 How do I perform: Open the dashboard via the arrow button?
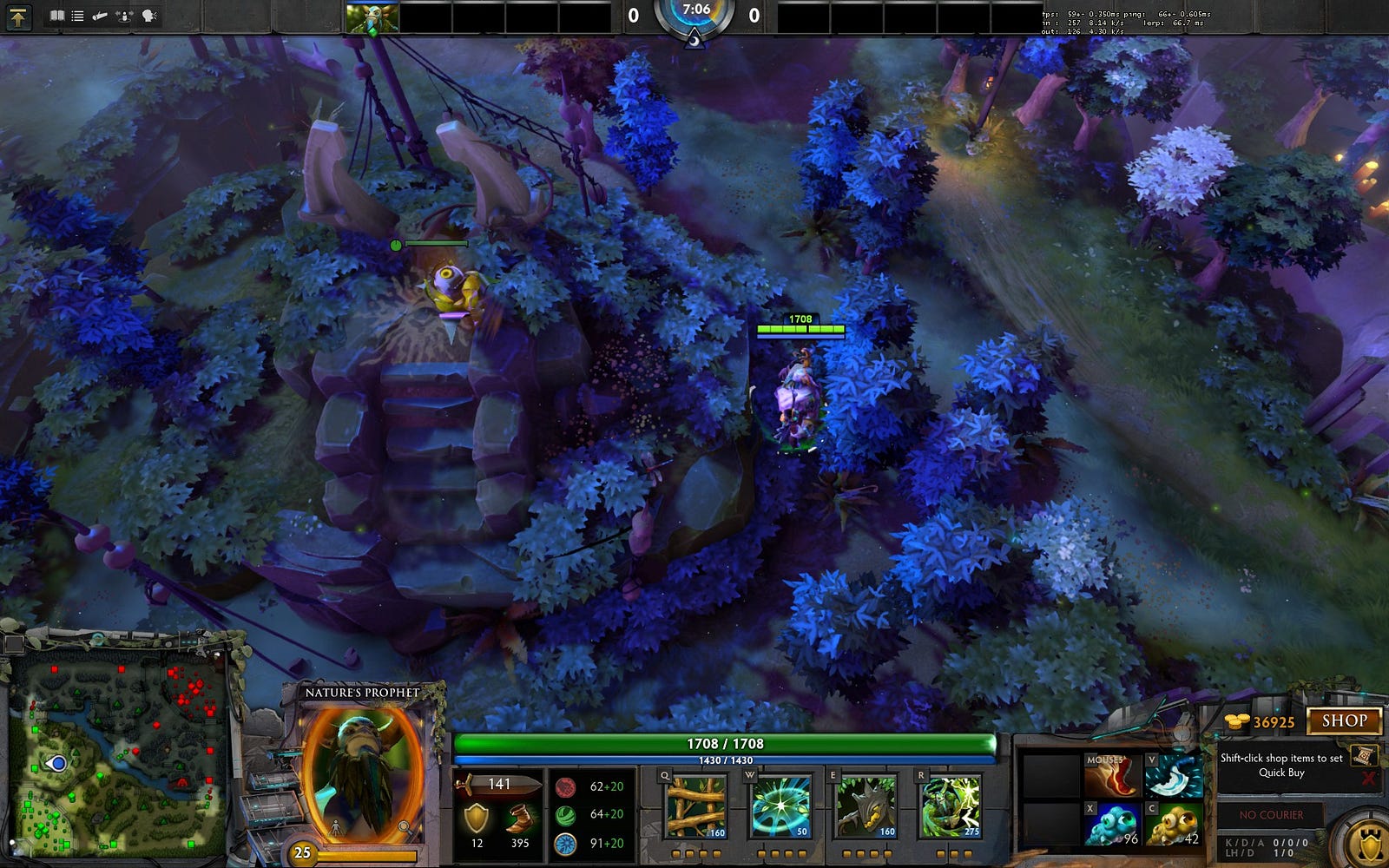pyautogui.click(x=18, y=16)
